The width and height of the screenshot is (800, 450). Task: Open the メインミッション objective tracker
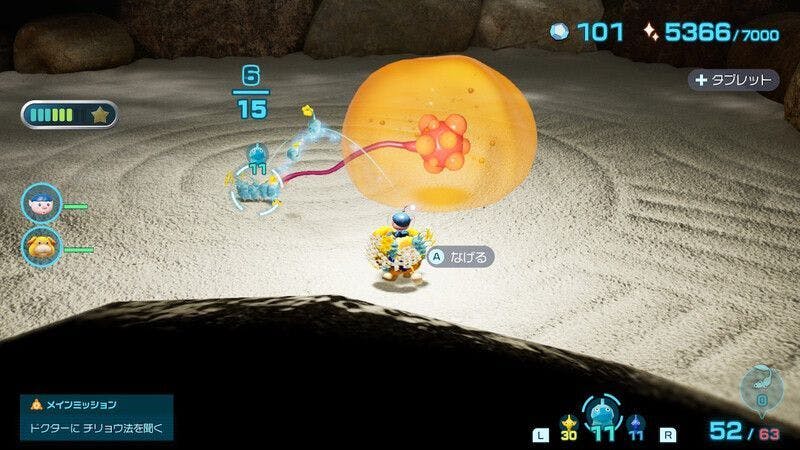(x=96, y=417)
